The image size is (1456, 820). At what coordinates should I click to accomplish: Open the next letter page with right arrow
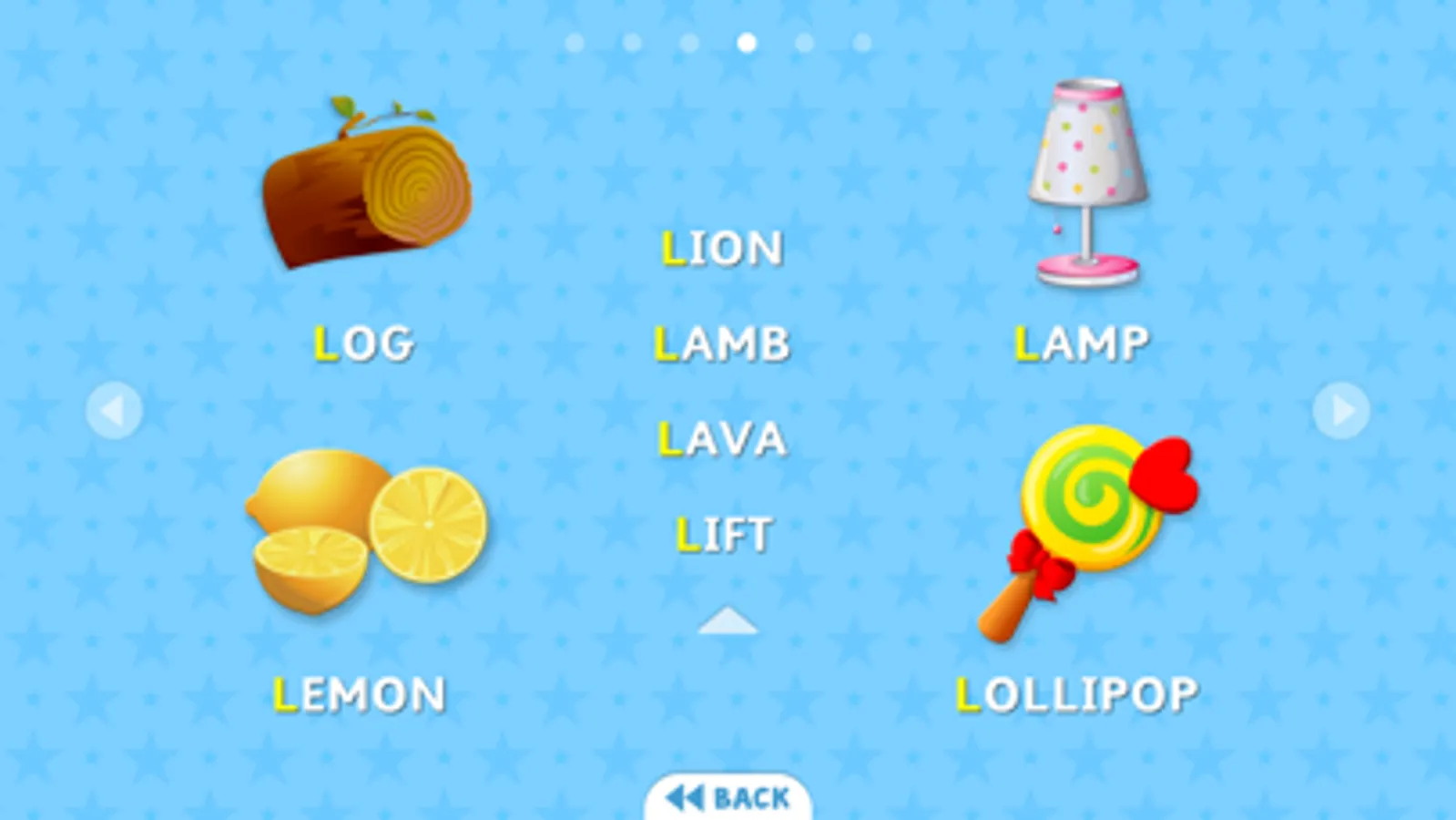tap(1340, 410)
